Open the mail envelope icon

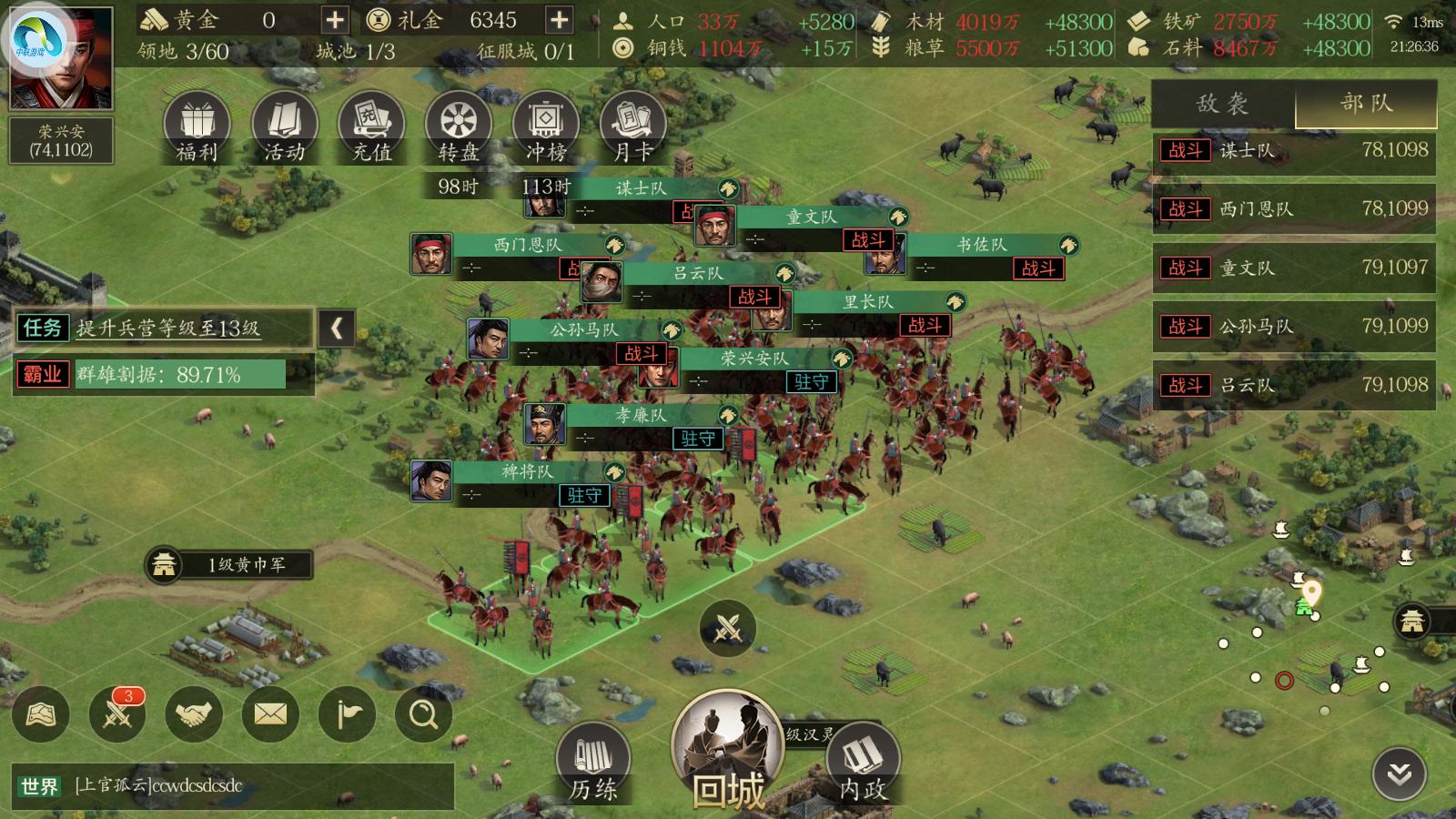(x=270, y=714)
